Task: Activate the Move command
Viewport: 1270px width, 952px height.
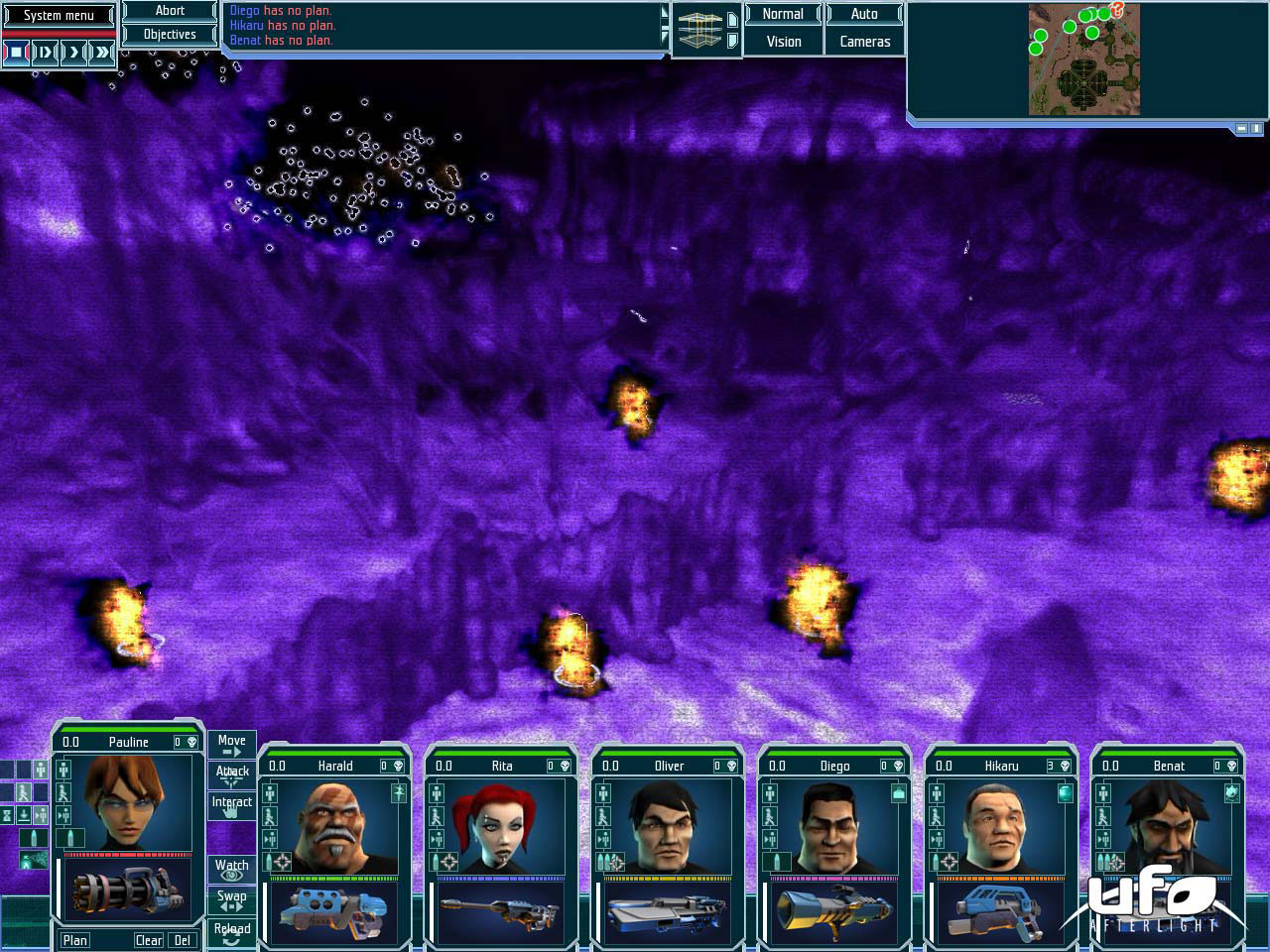Action: click(231, 744)
